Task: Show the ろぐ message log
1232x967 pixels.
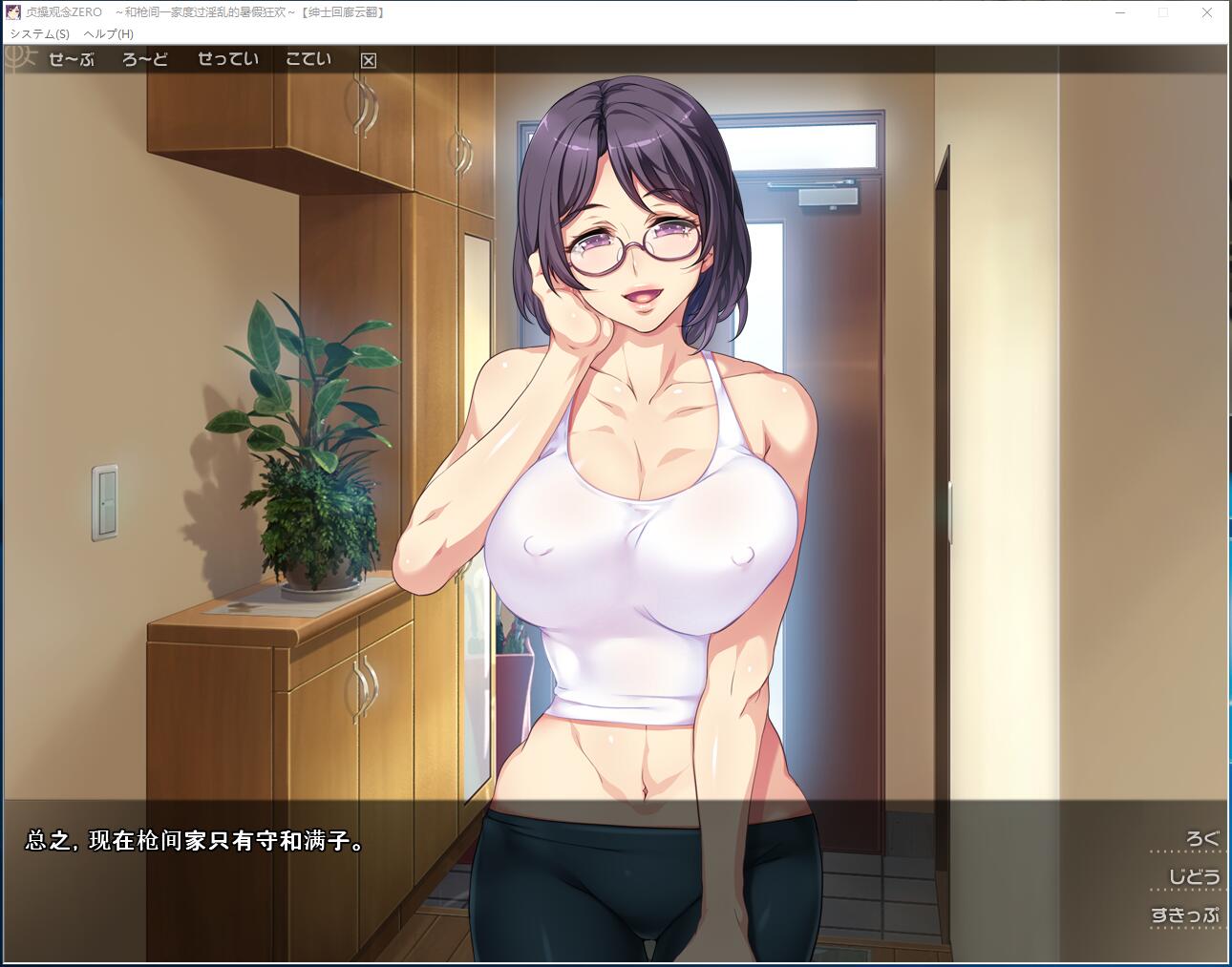Action: [1202, 839]
